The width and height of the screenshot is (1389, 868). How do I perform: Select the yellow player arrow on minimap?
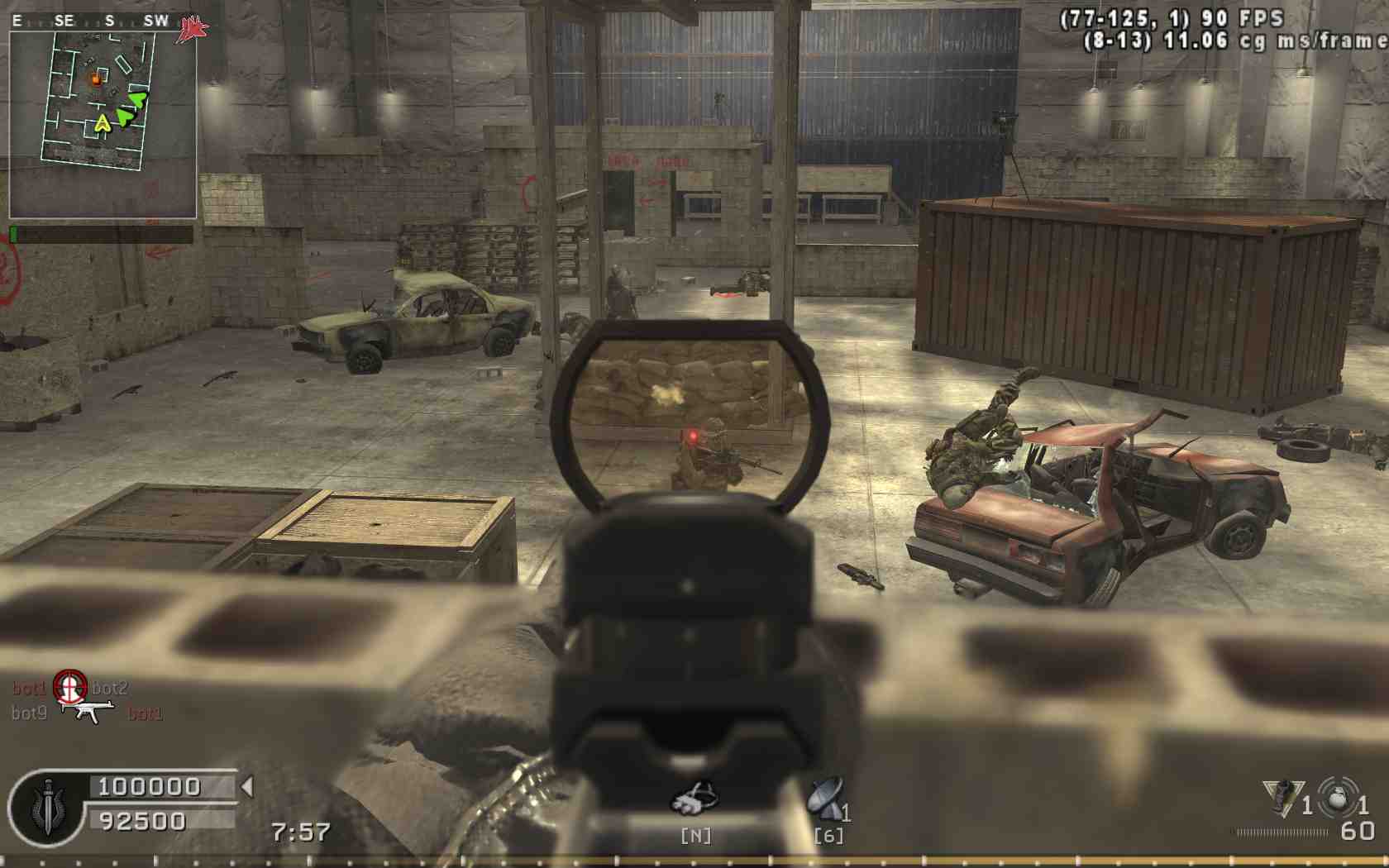coord(102,124)
